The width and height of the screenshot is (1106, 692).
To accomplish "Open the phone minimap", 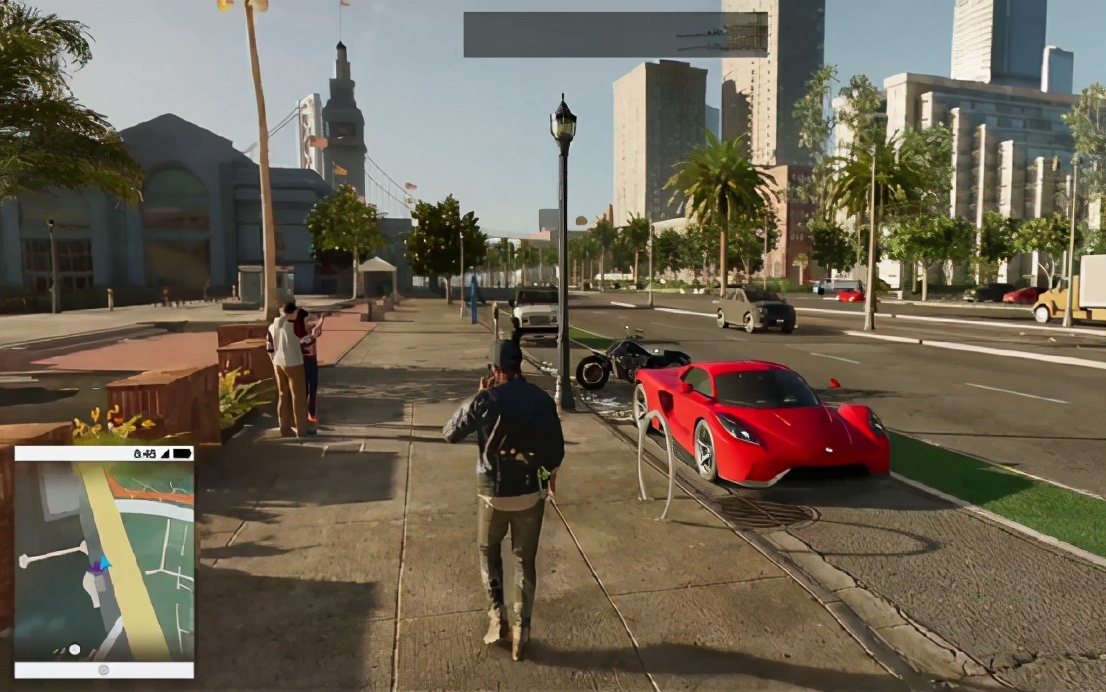I will pos(104,560).
